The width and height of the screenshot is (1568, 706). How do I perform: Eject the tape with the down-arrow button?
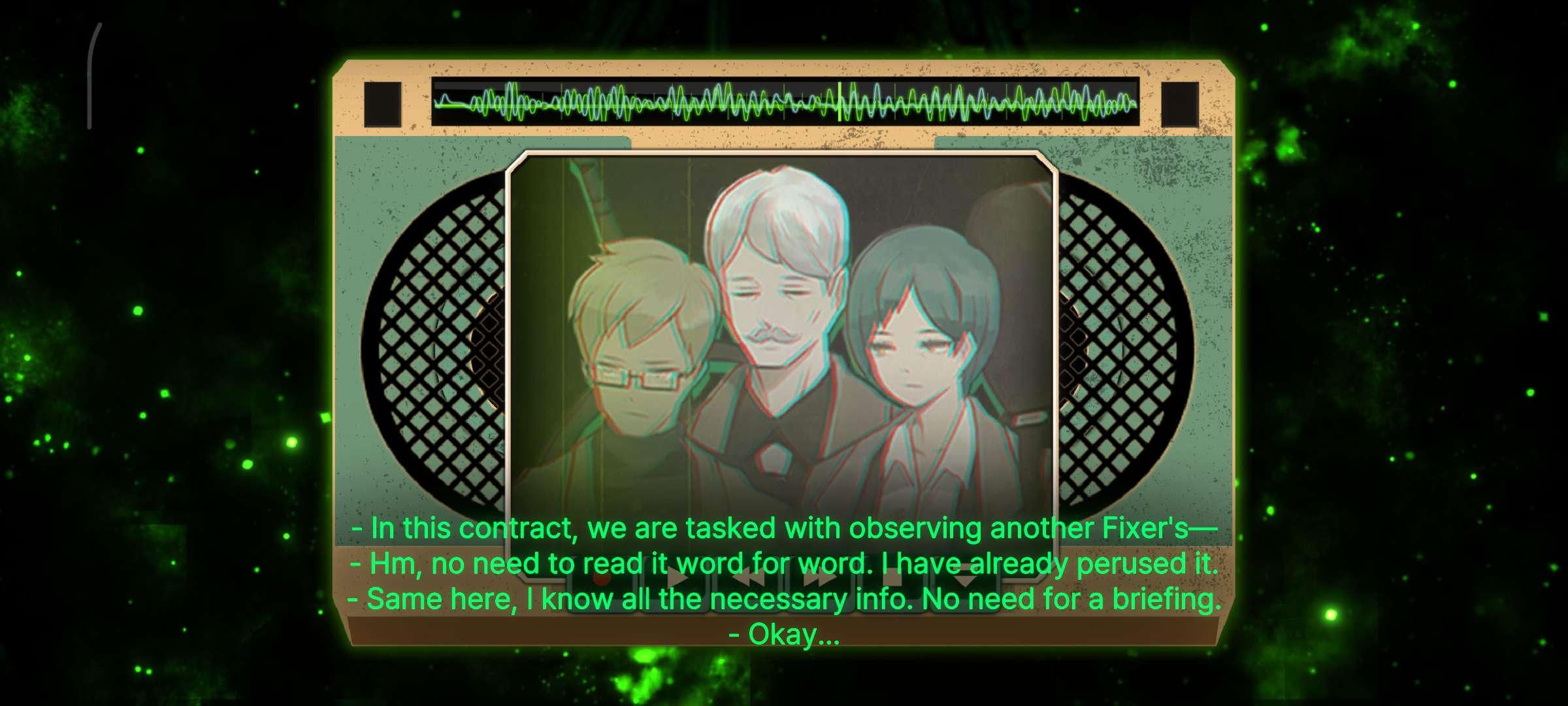tap(966, 580)
